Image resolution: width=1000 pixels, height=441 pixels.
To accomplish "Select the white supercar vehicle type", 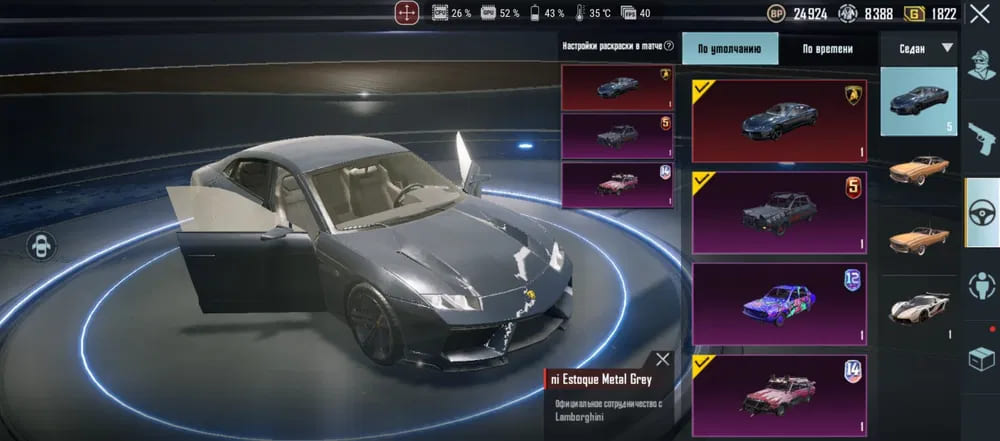I will click(918, 309).
